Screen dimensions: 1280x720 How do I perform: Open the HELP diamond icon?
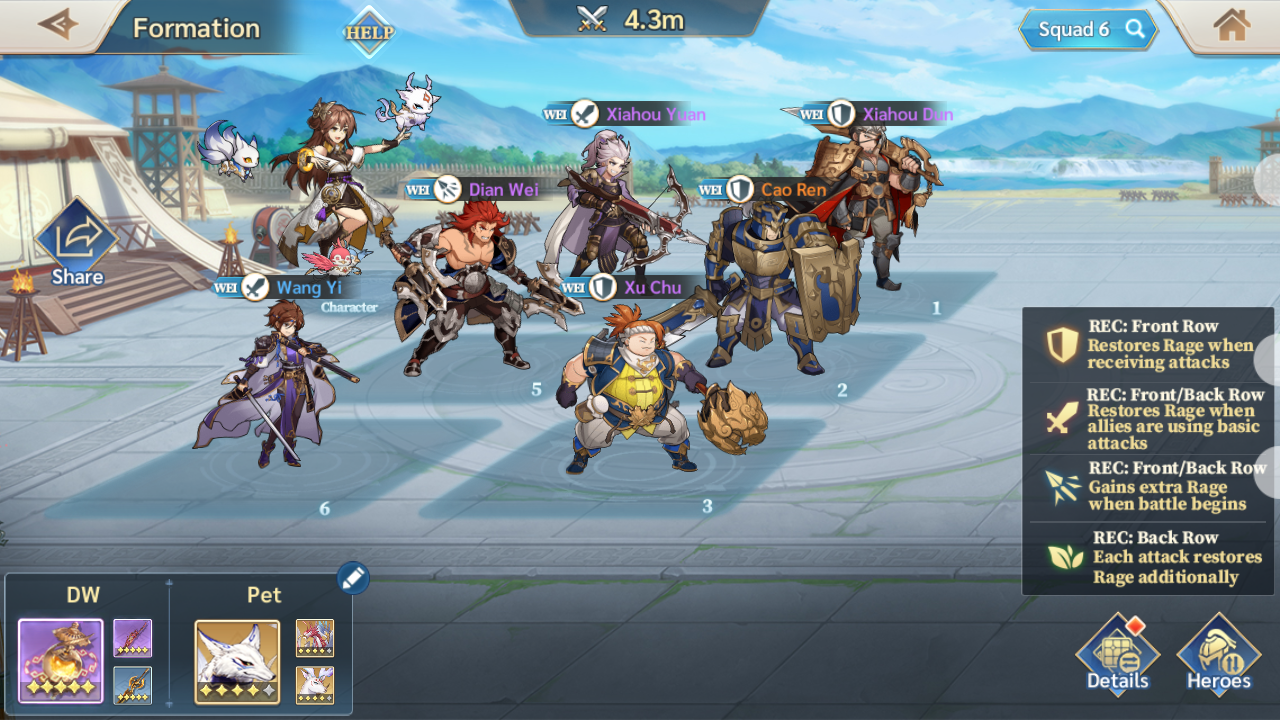tap(369, 32)
